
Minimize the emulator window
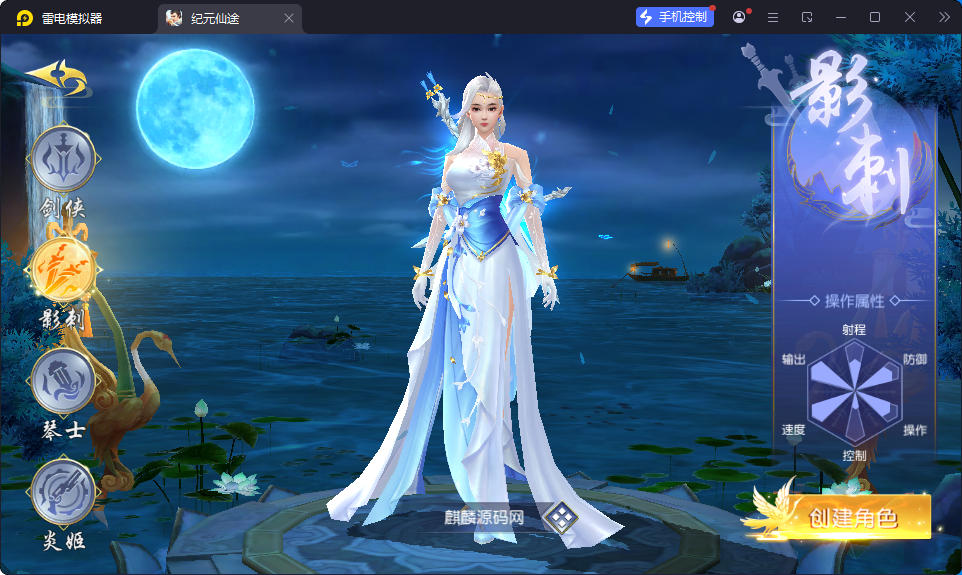coord(841,17)
